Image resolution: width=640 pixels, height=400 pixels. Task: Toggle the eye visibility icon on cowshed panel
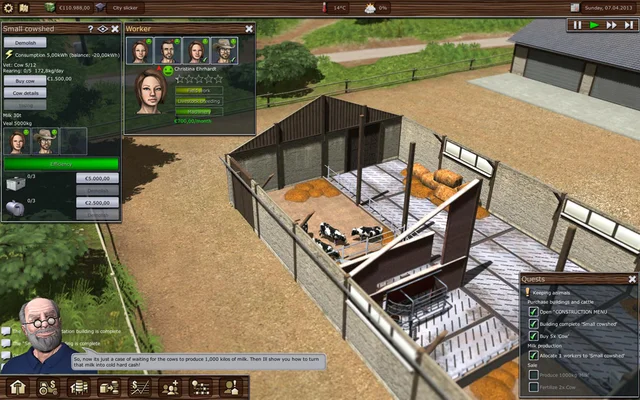click(x=102, y=29)
